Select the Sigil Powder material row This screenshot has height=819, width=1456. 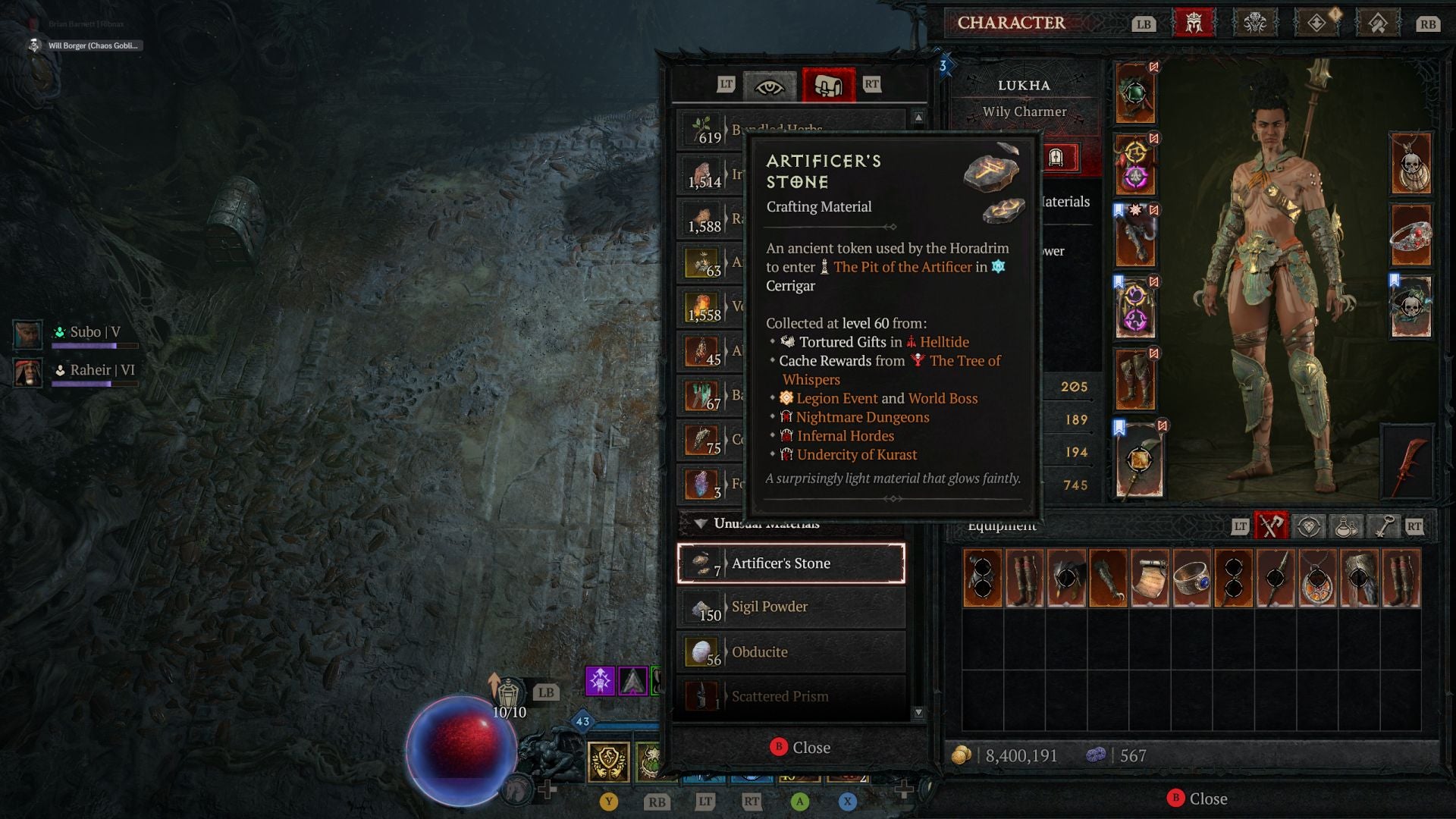click(791, 607)
